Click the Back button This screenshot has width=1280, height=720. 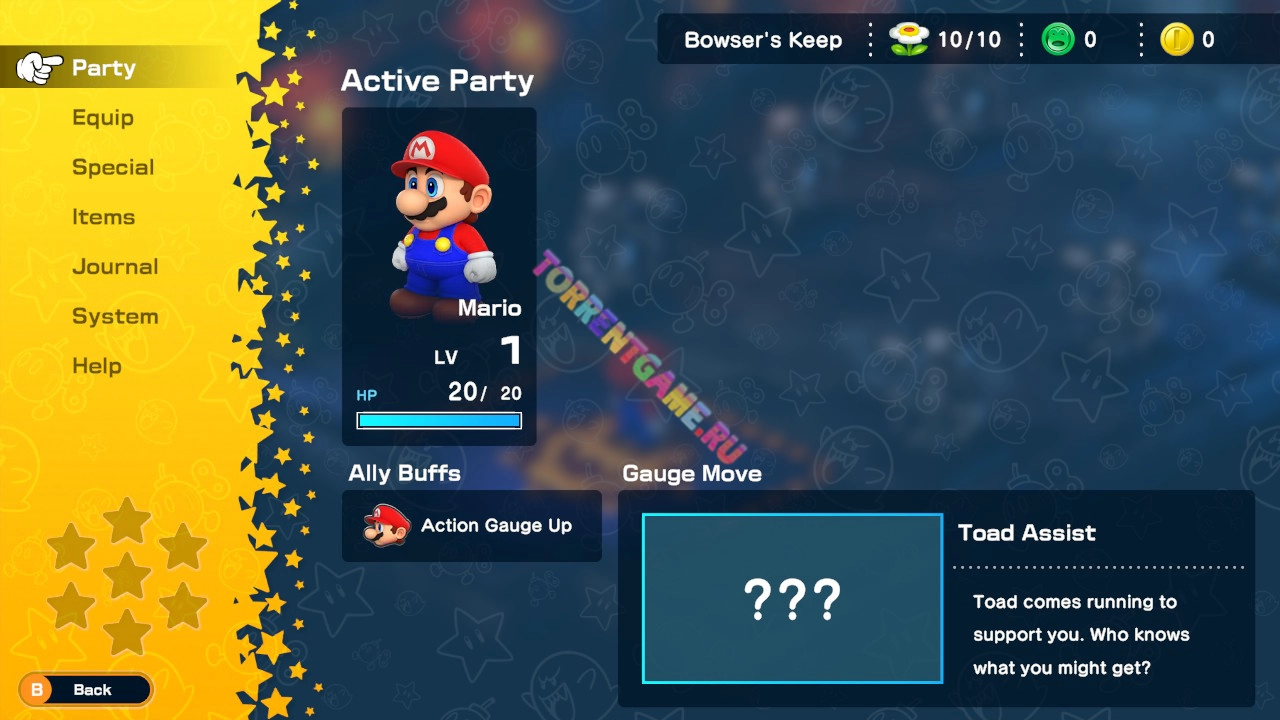point(86,690)
